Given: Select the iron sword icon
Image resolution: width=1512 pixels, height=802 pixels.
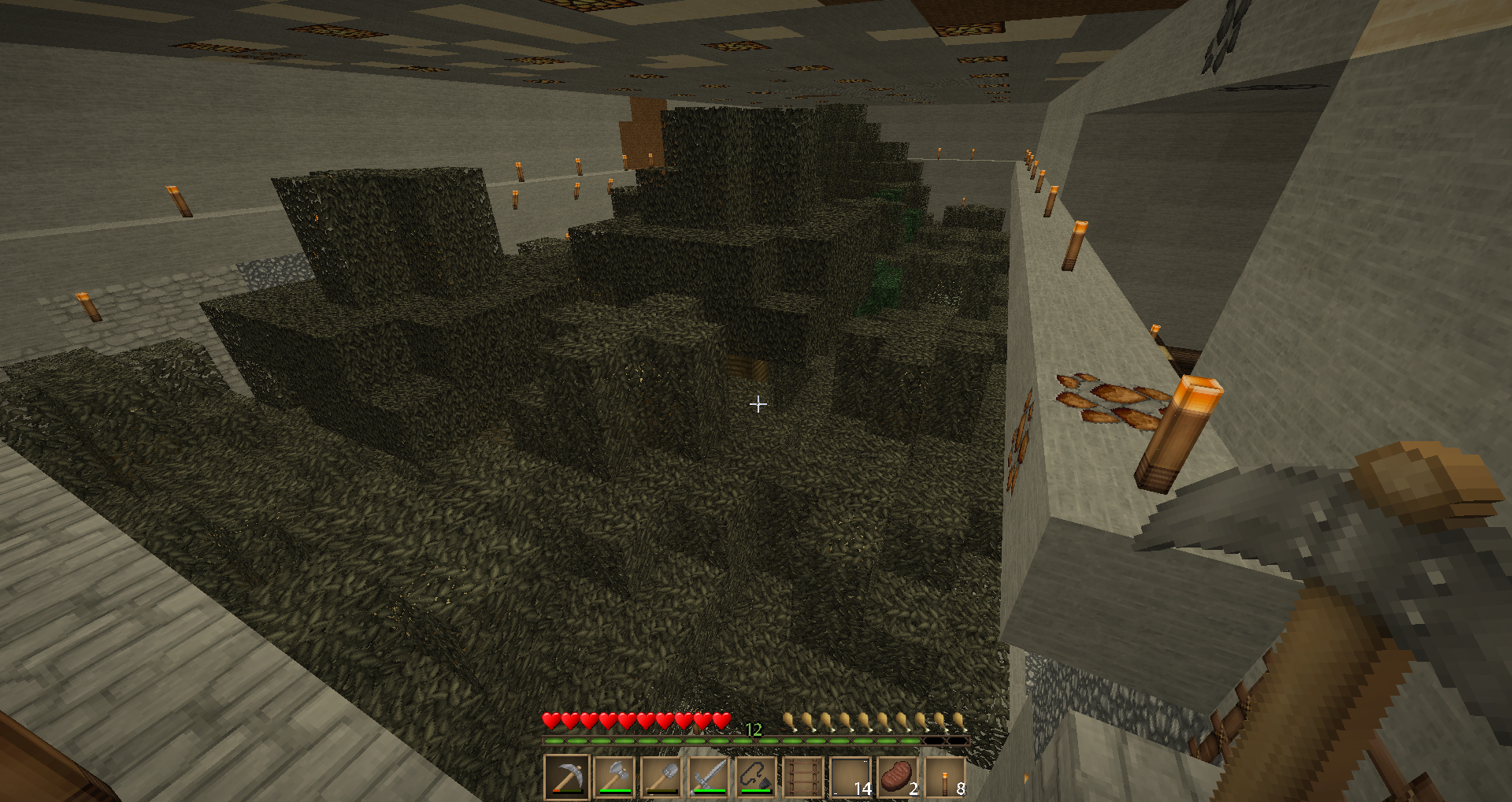Looking at the screenshot, I should click(x=710, y=776).
